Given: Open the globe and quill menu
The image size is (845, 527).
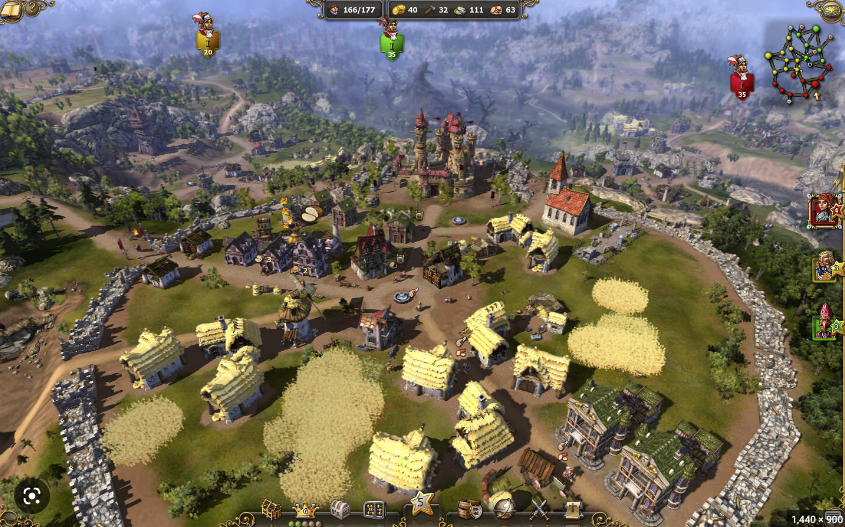Looking at the screenshot, I should click(504, 510).
